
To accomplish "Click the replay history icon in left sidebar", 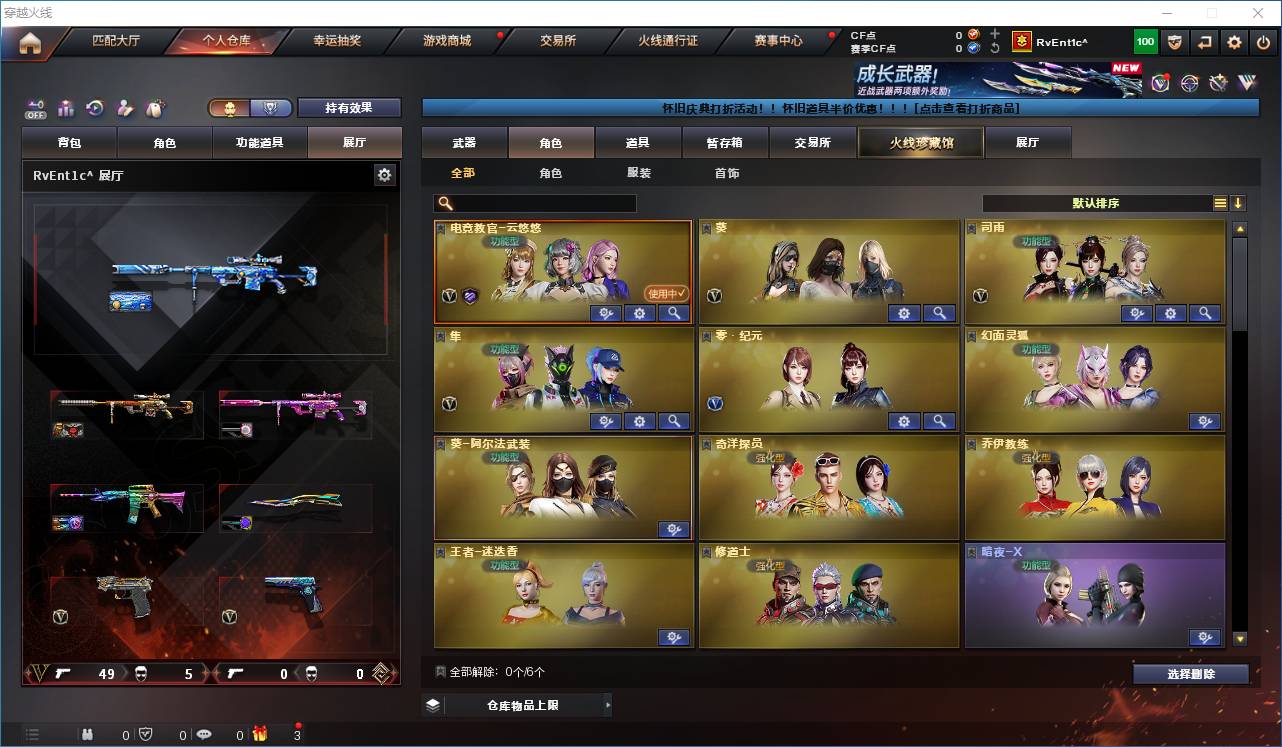I will tap(94, 108).
